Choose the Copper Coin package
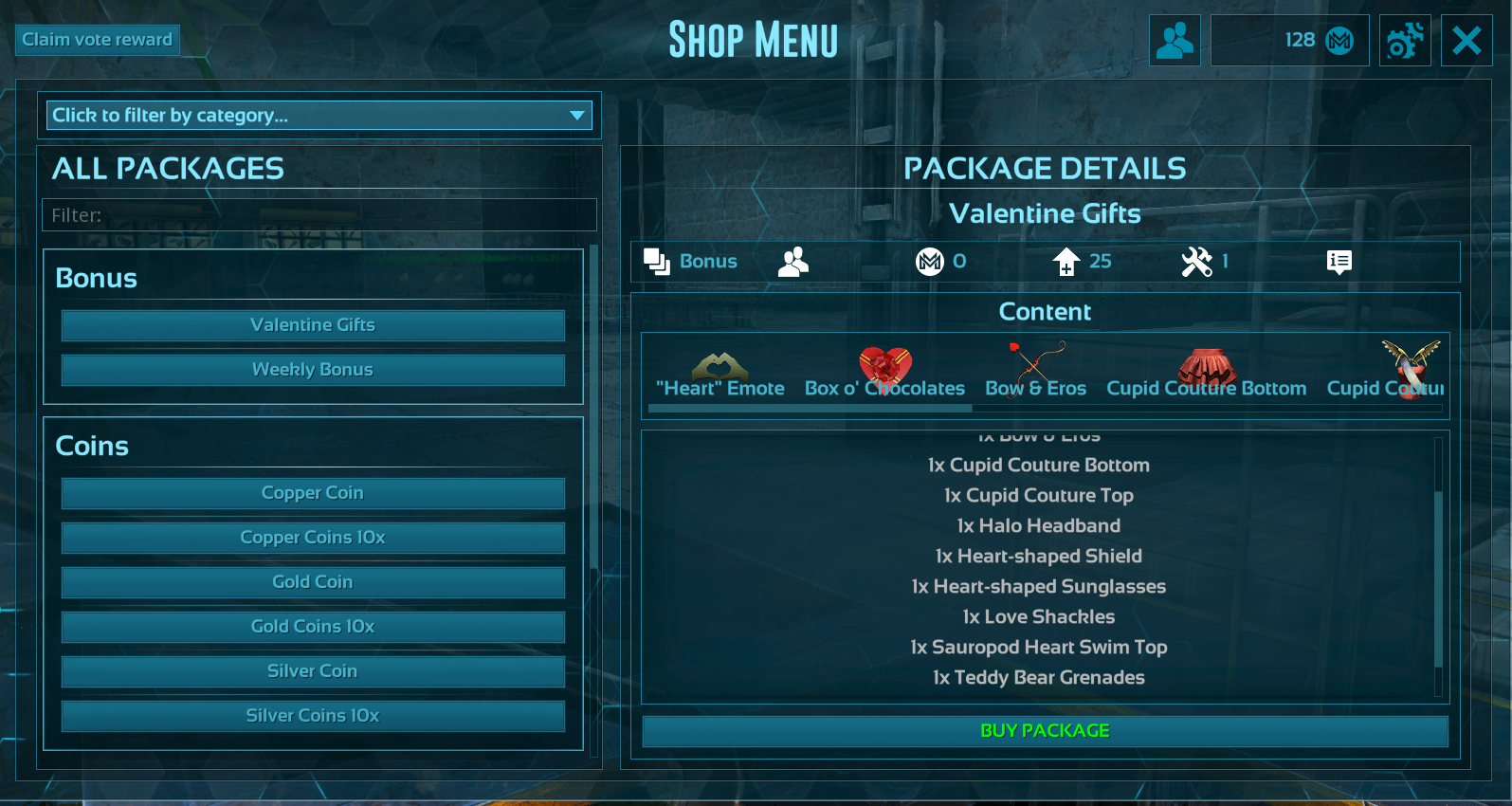The height and width of the screenshot is (806, 1512). tap(313, 493)
